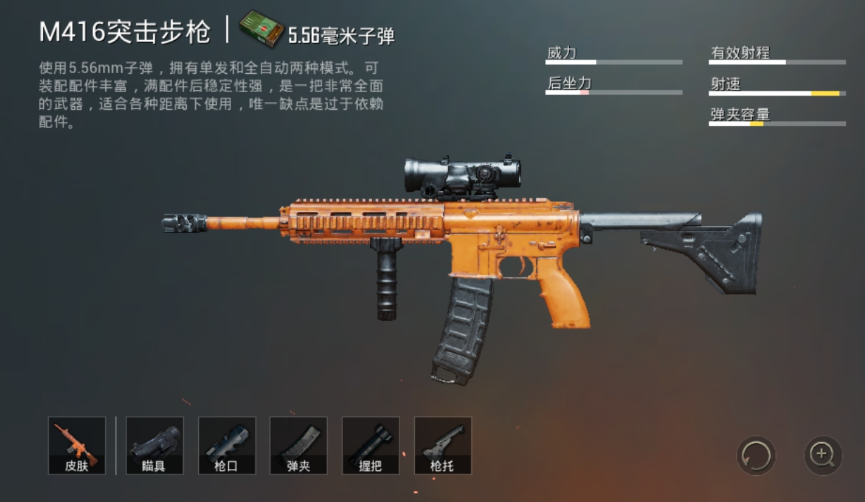865x502 pixels.
Task: Select the 皮肤 skin slot
Action: [77, 445]
